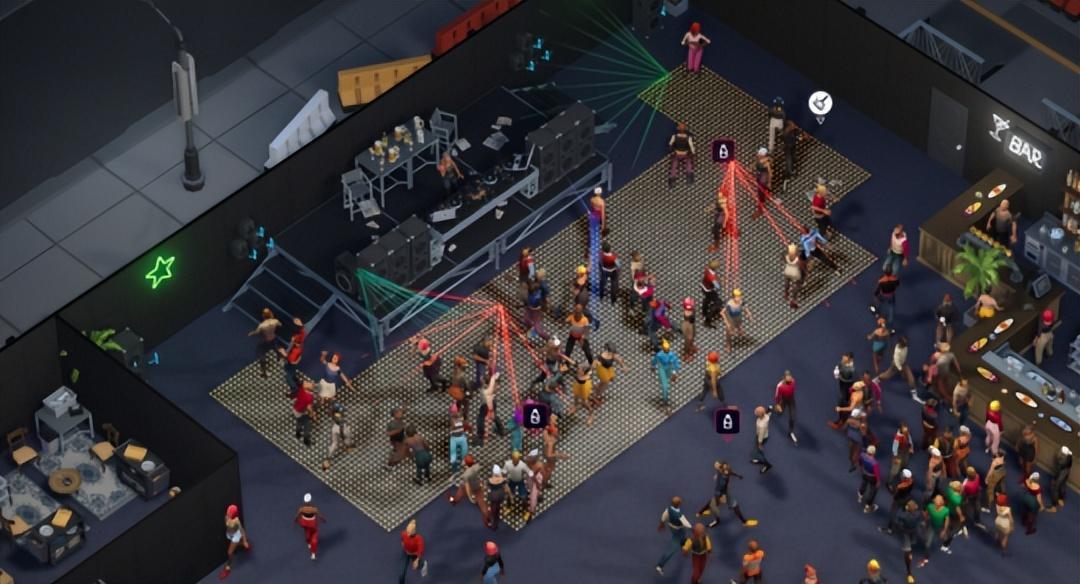This screenshot has width=1080, height=584.
Task: Click the white broom cleaning marker bubble
Action: (820, 103)
